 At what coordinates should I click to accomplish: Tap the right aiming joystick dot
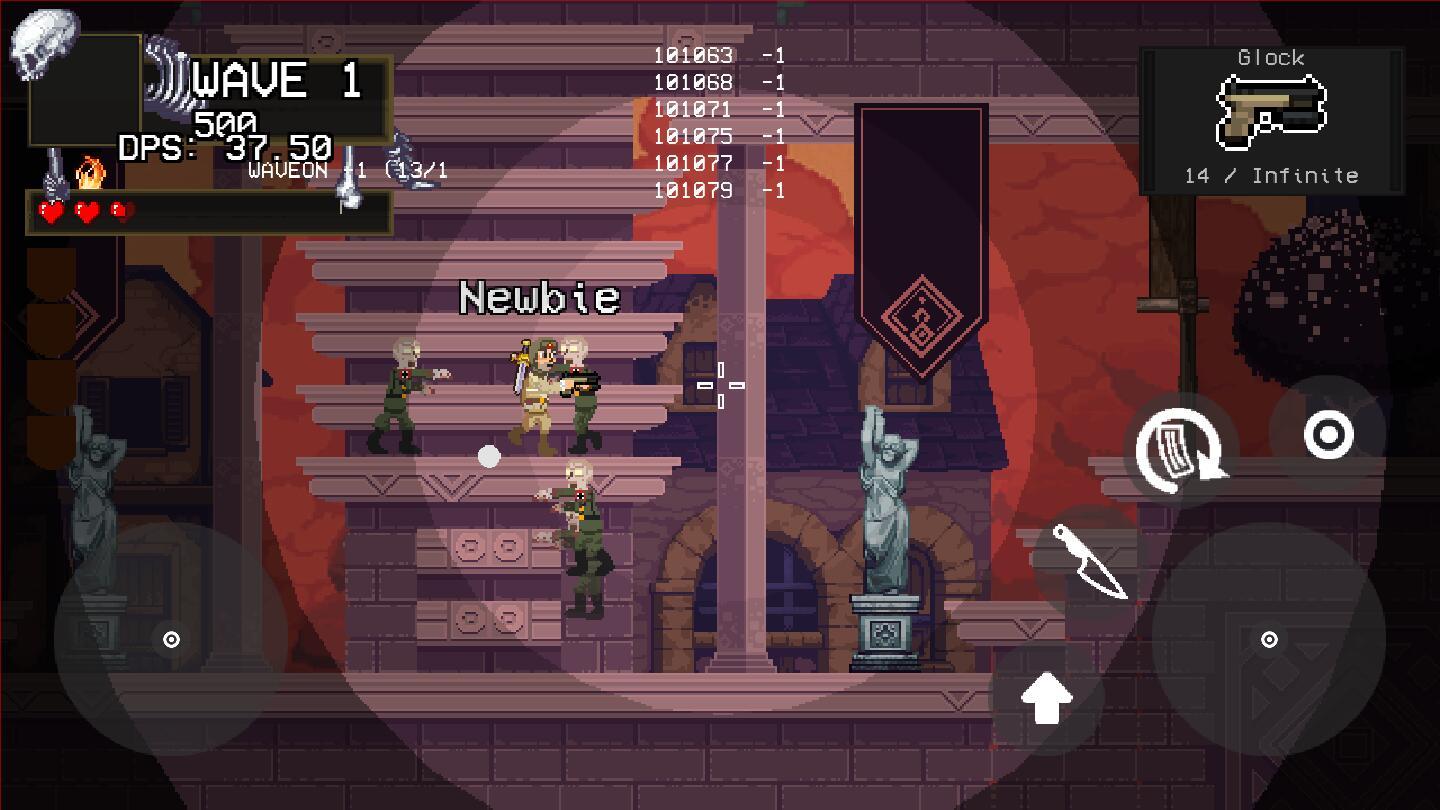pos(1269,639)
